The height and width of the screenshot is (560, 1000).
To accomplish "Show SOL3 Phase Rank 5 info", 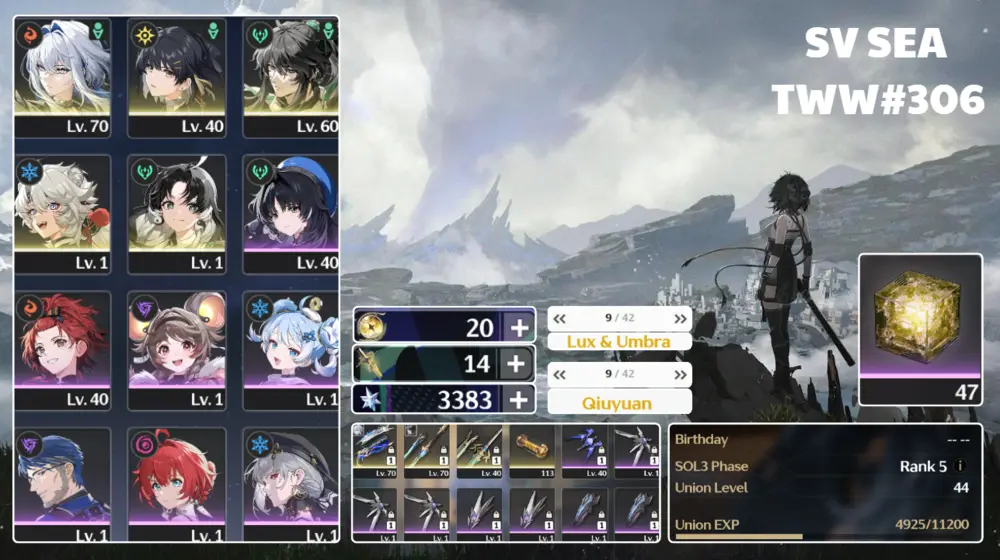I will click(961, 466).
